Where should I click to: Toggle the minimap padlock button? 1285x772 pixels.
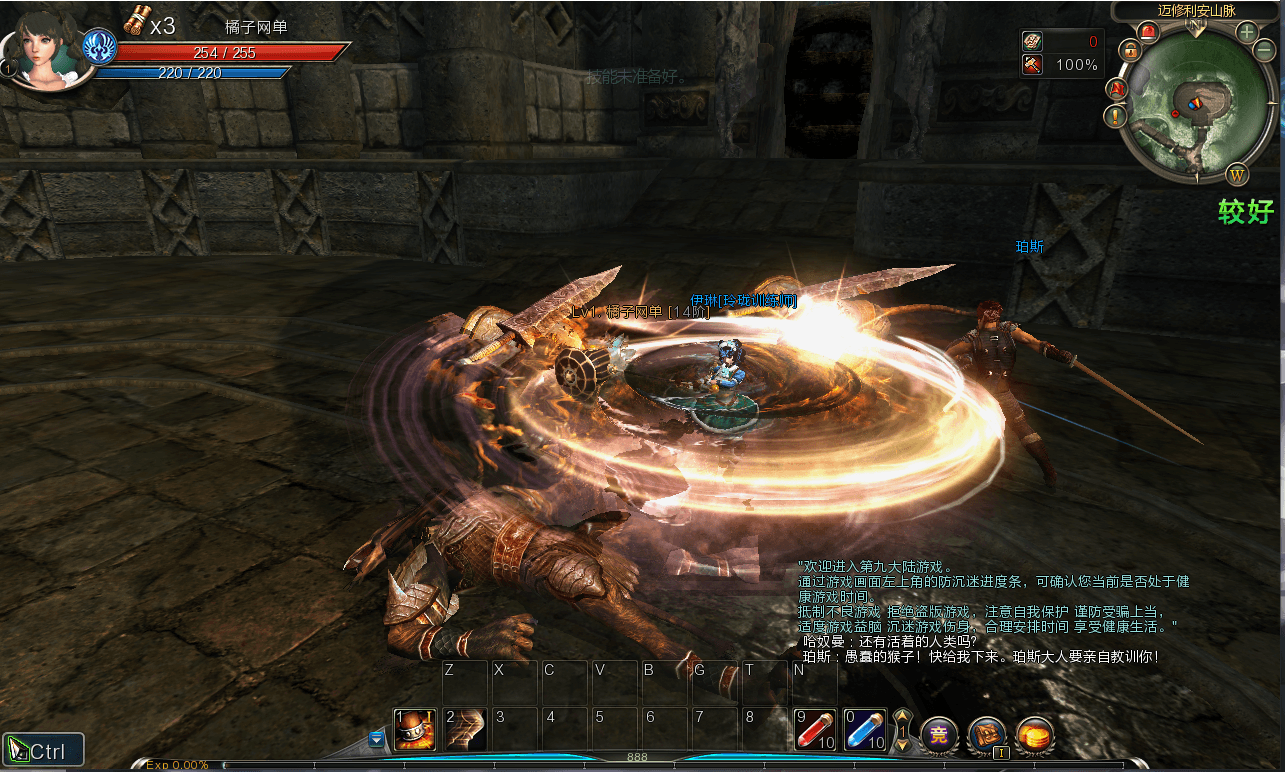click(x=1130, y=50)
